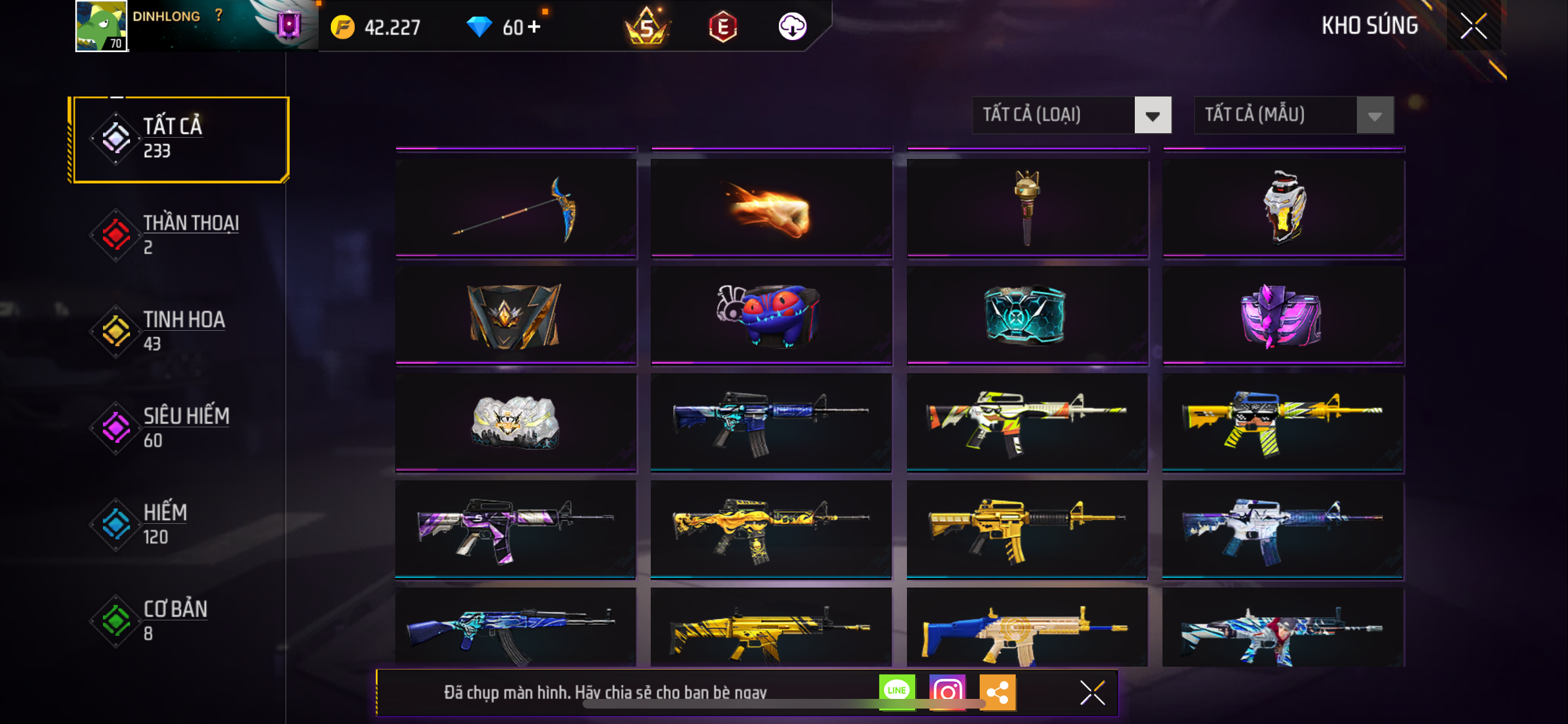Select the blue monster face loot box

pos(771,315)
